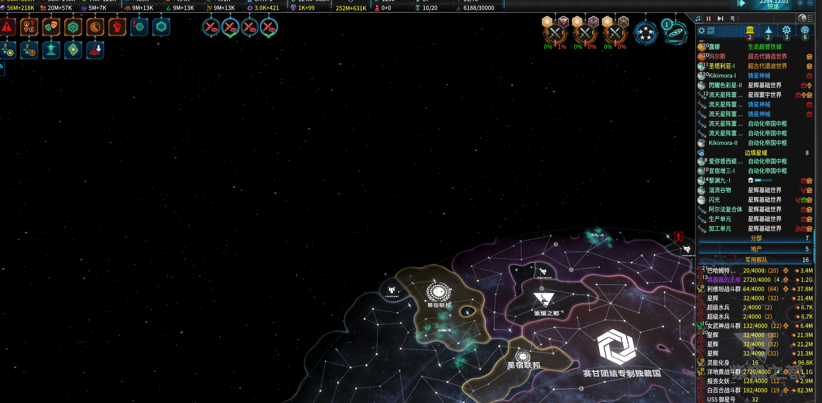
Task: Select planet Kikimora-II in the outliner
Action: [x=723, y=143]
